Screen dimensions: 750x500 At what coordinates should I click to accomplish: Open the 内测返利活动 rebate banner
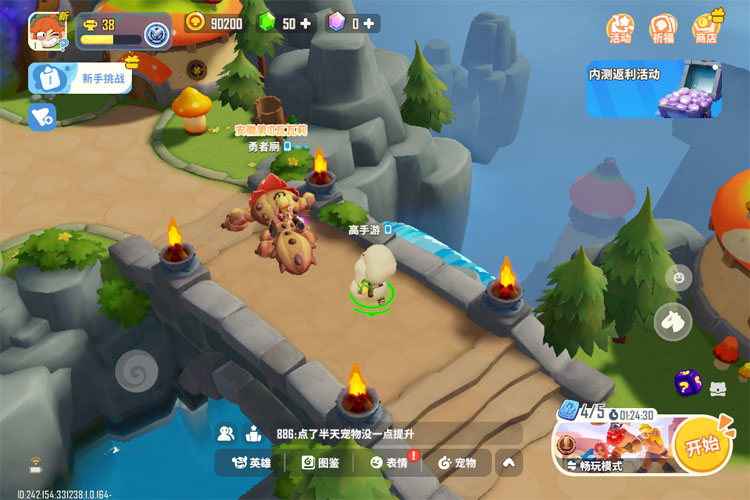[x=653, y=89]
